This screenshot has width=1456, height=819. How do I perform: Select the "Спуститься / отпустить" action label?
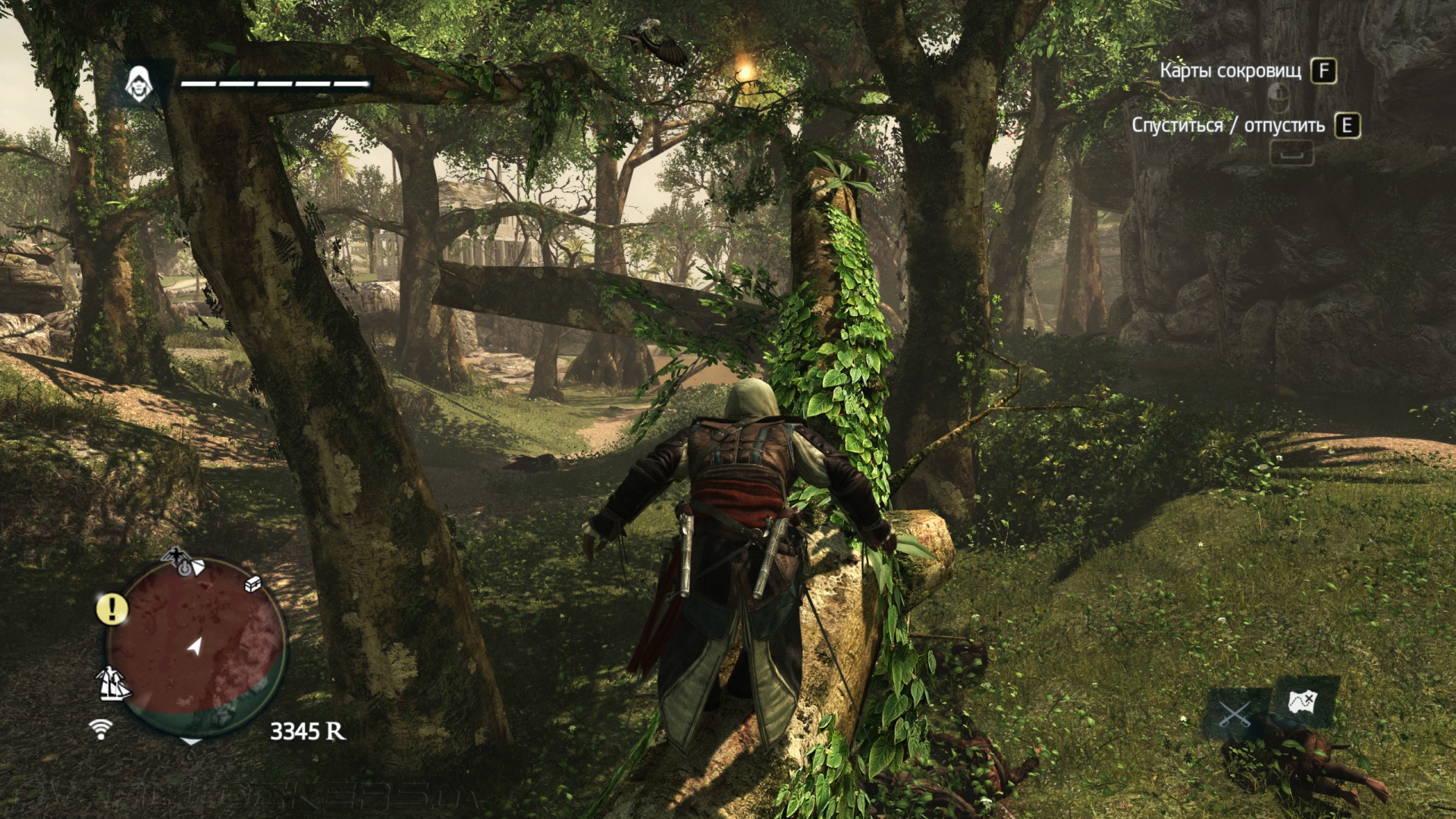(1228, 125)
